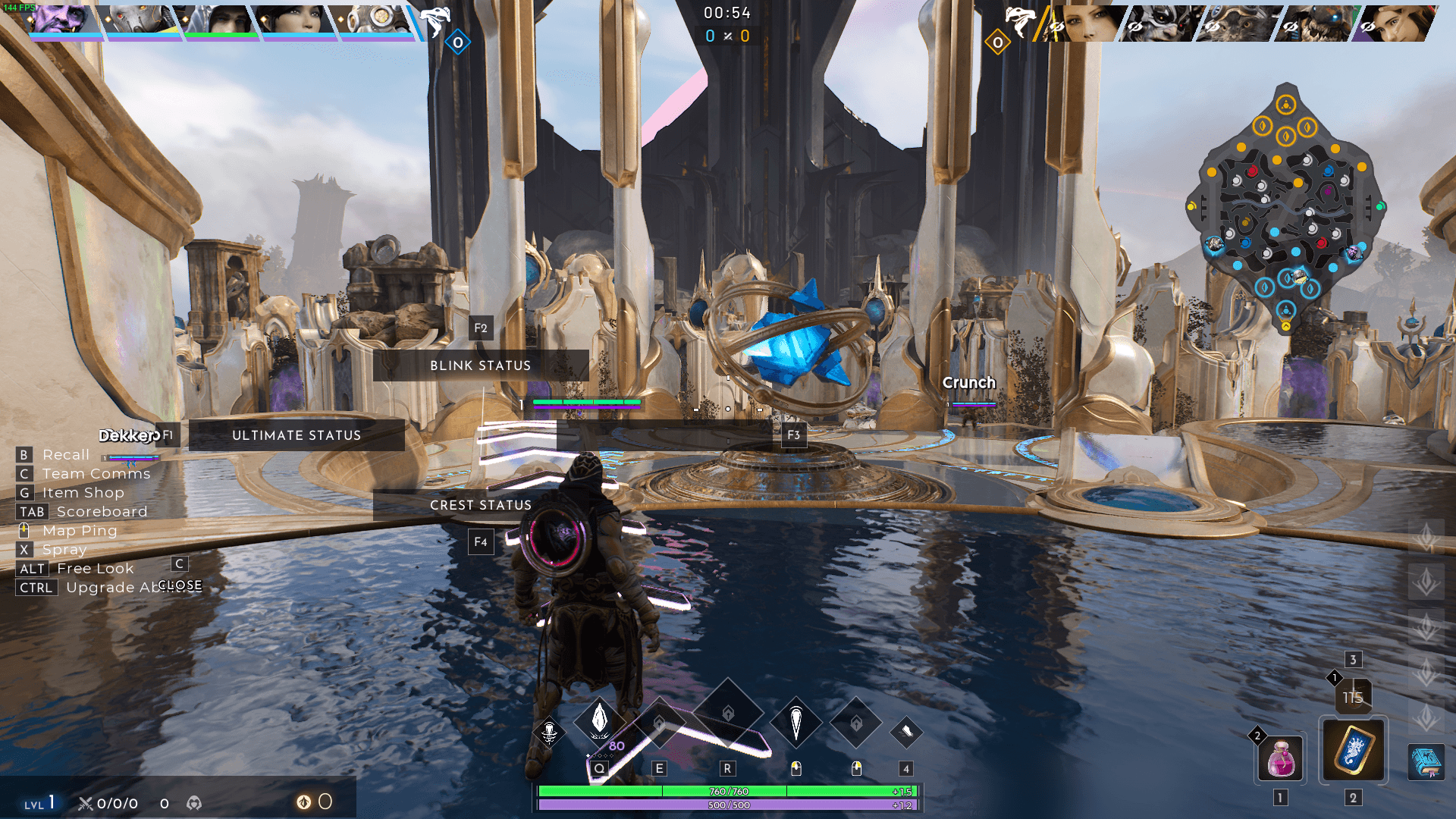Click the gold currency coin icon
This screenshot has width=1456, height=819.
pos(303,802)
